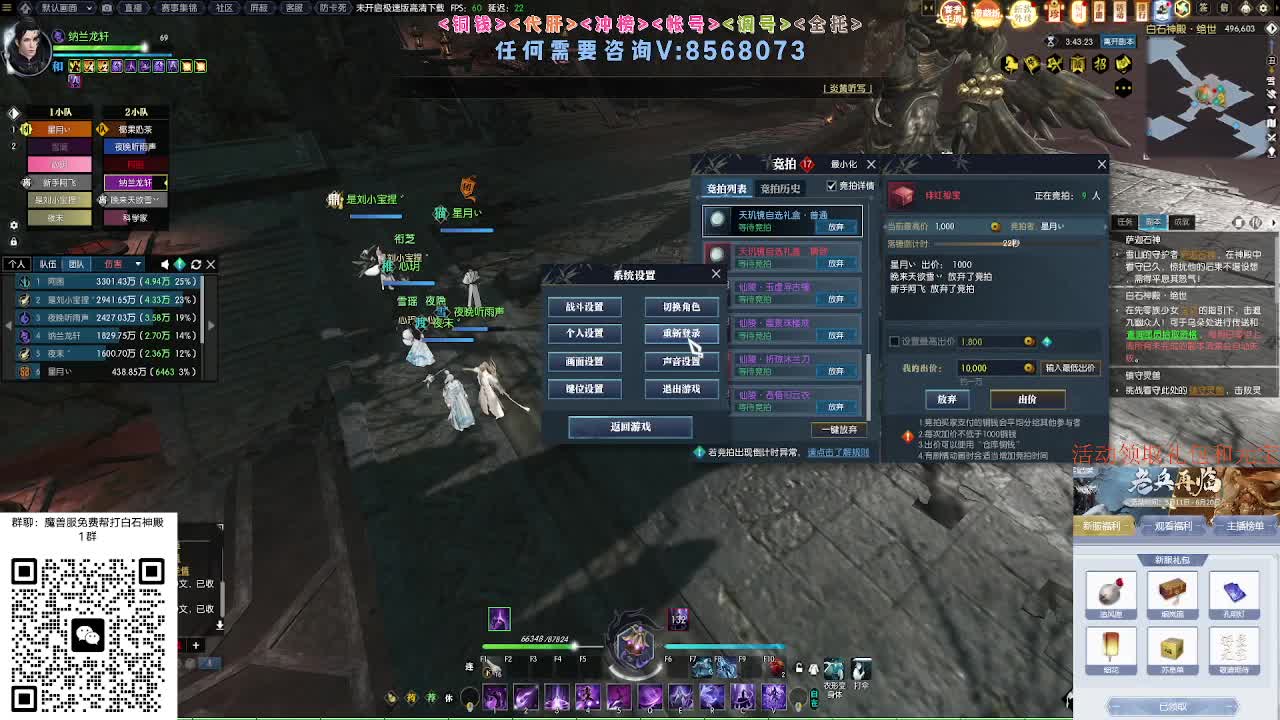Image resolution: width=1280 pixels, height=720 pixels.
Task: Click the 招 recruitment icon below the dungeon timer
Action: 1103,63
